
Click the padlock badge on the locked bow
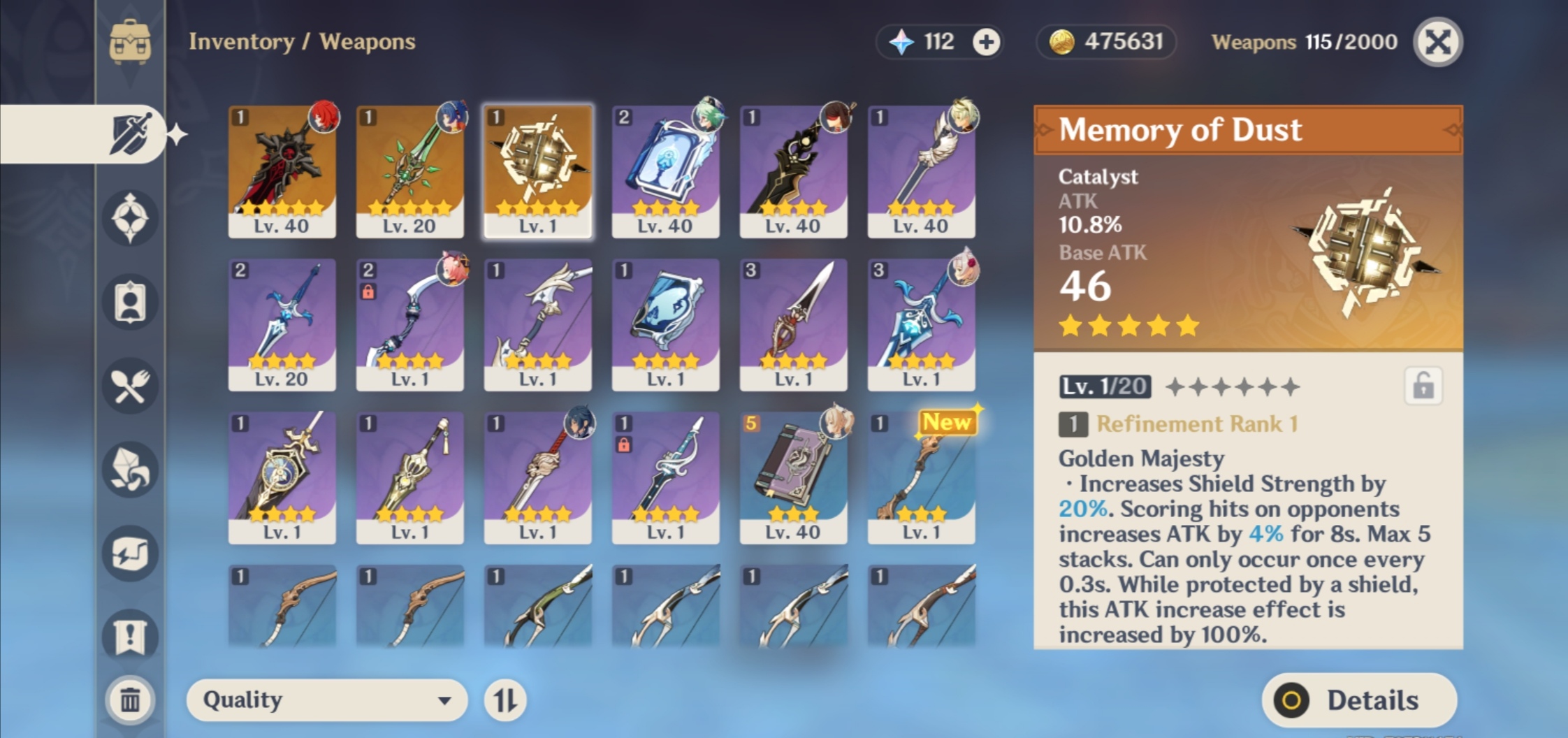368,292
